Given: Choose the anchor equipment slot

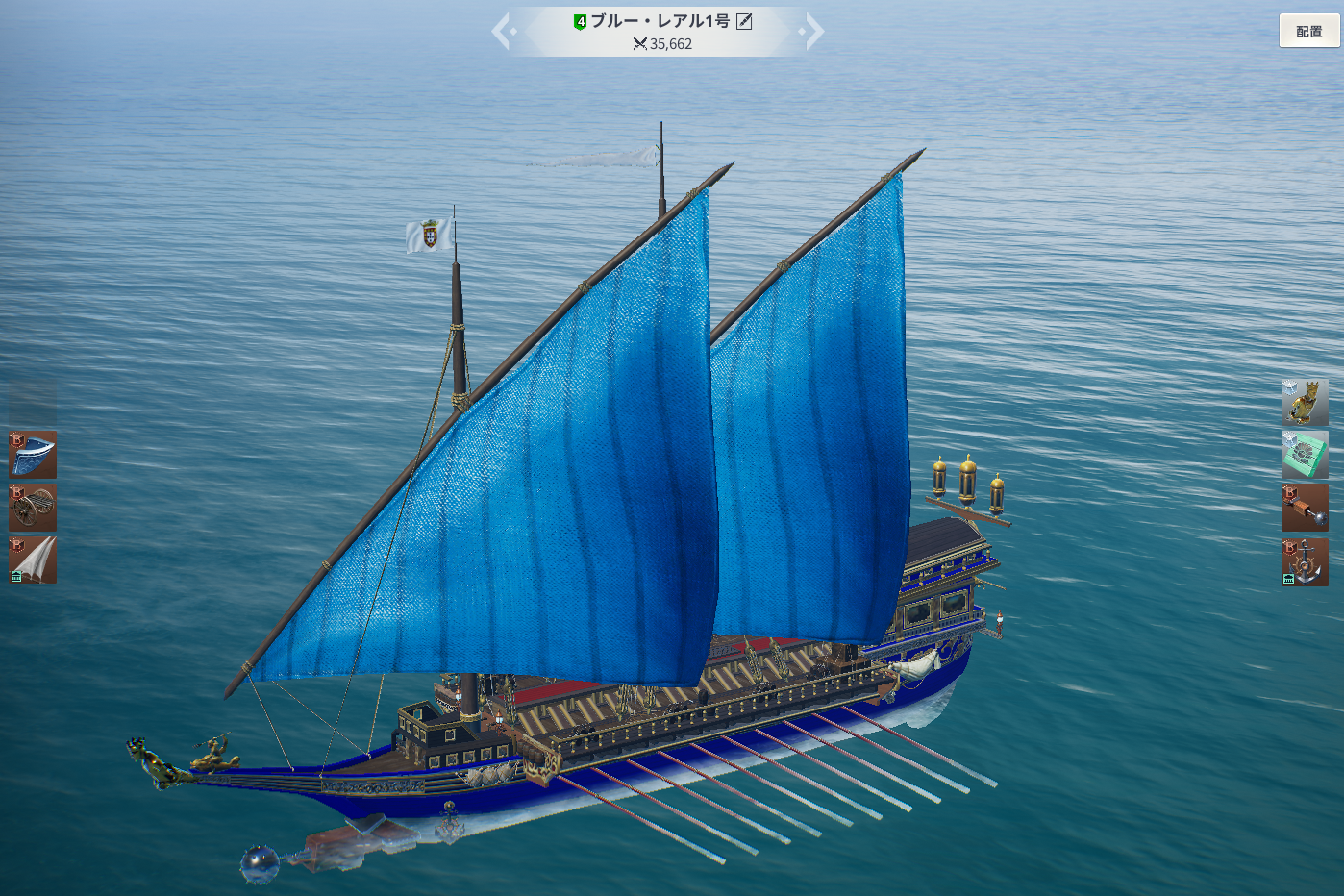Looking at the screenshot, I should click(1305, 561).
